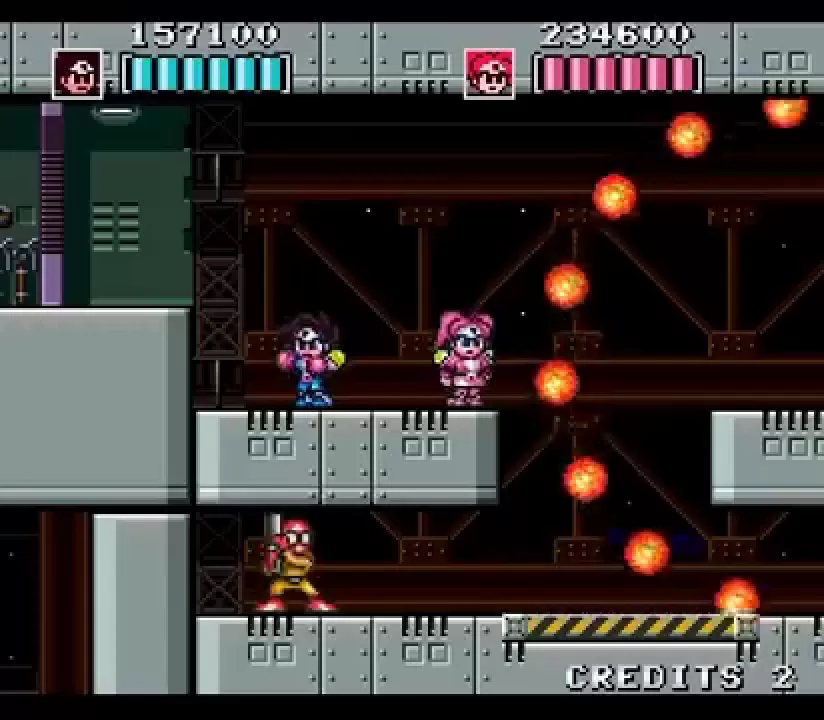This screenshot has height=720, width=824.
Task: Select player two's pink-haired character portrait
Action: (489, 74)
